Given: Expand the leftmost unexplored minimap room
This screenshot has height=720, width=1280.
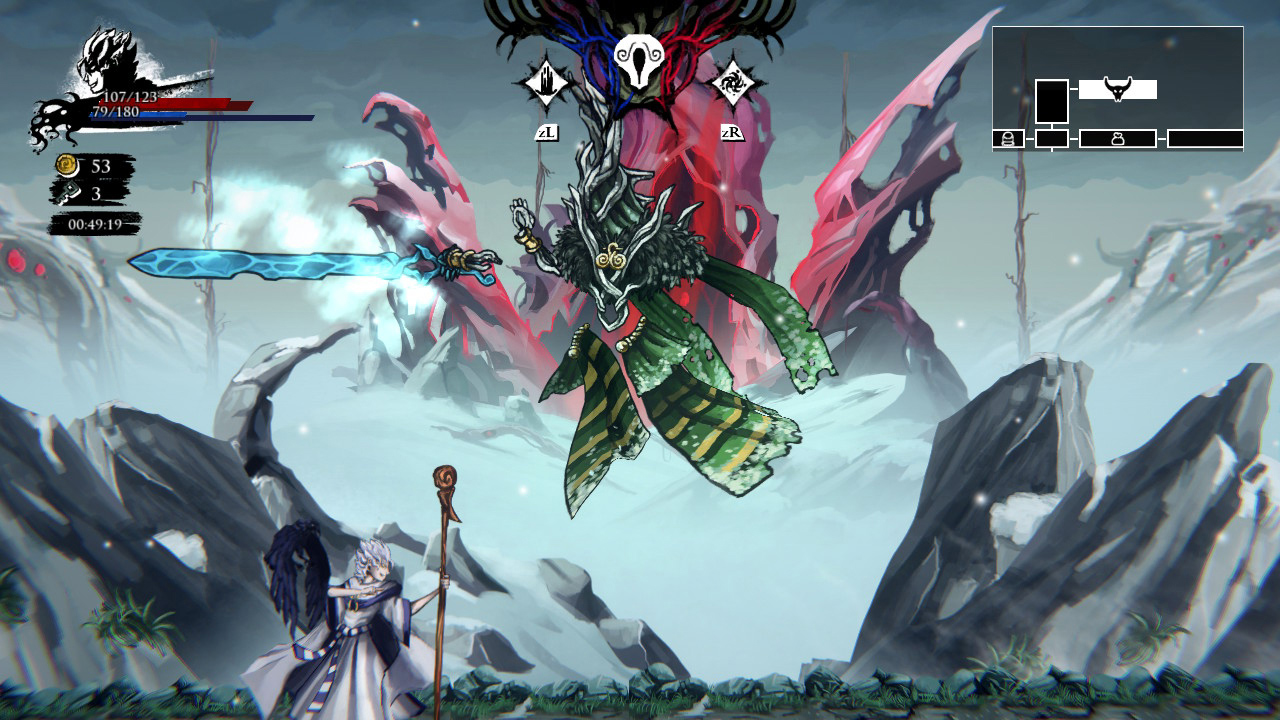Looking at the screenshot, I should [x=1052, y=140].
